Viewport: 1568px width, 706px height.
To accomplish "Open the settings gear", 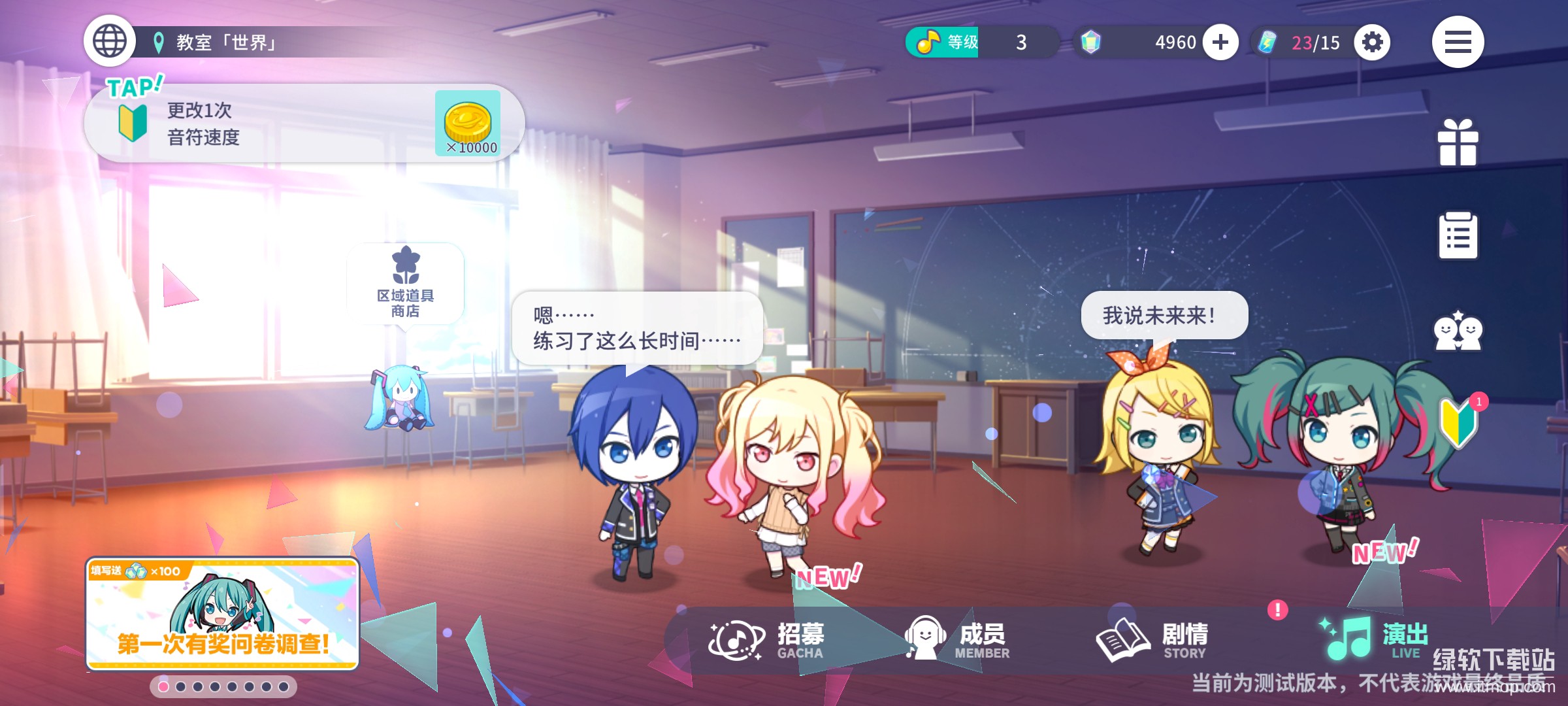I will [1371, 41].
